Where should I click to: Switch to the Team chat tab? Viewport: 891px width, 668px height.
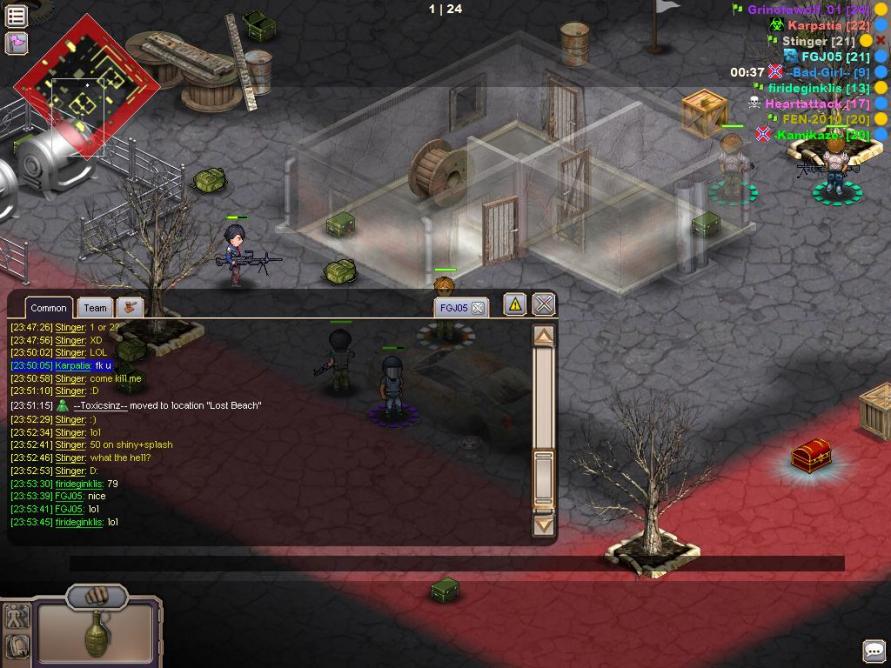point(95,308)
